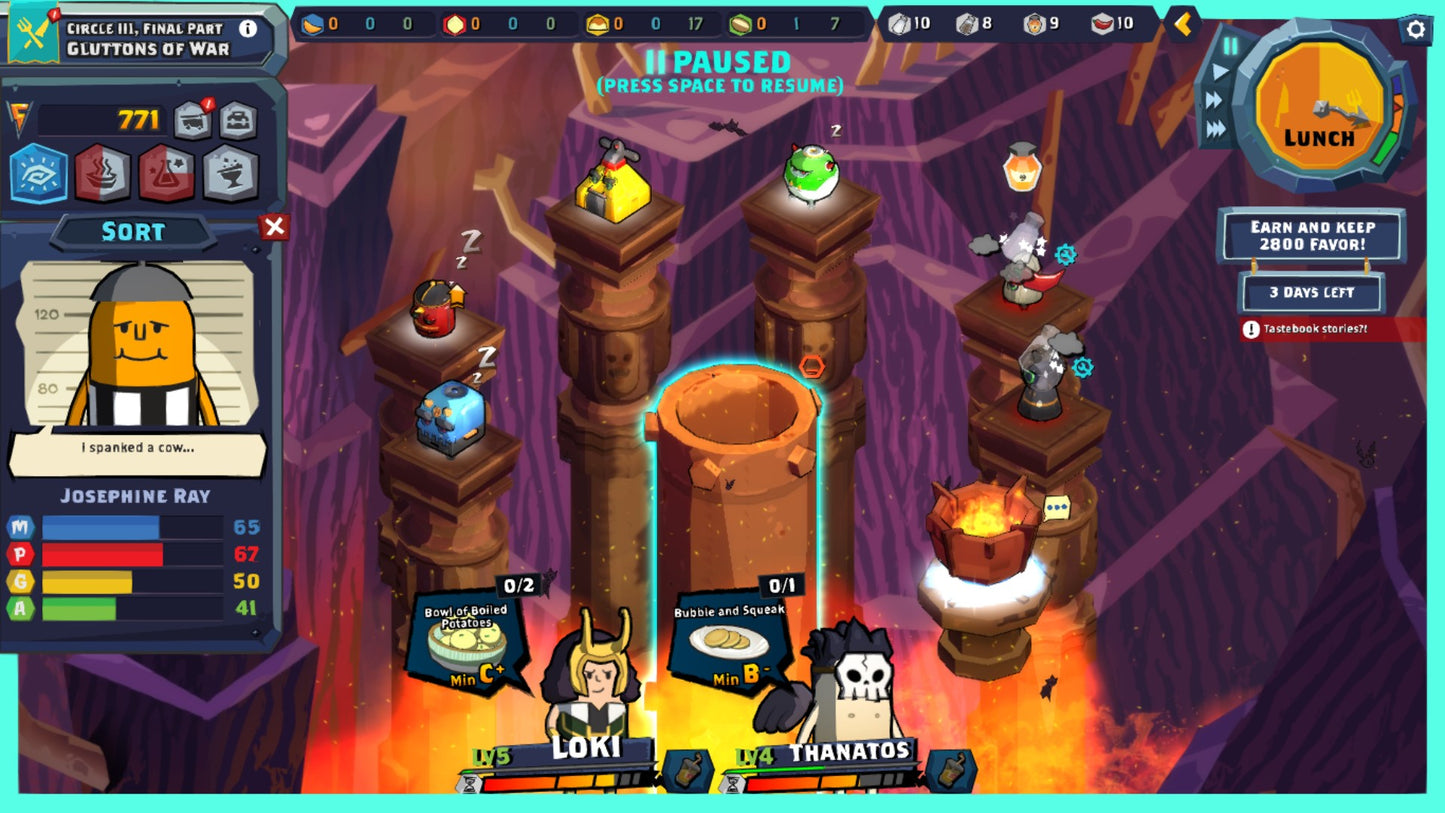Switch to the mortar and sparkles tab
The image size is (1445, 813).
(x=230, y=173)
